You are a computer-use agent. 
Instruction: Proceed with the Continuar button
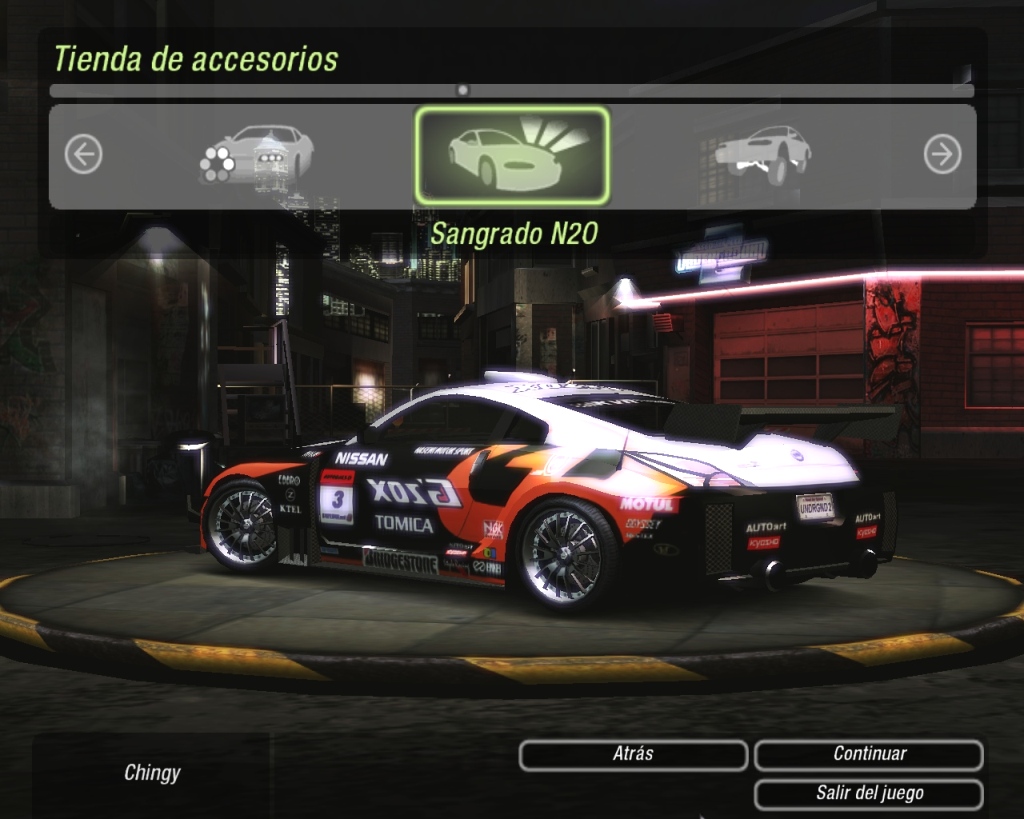coord(869,755)
